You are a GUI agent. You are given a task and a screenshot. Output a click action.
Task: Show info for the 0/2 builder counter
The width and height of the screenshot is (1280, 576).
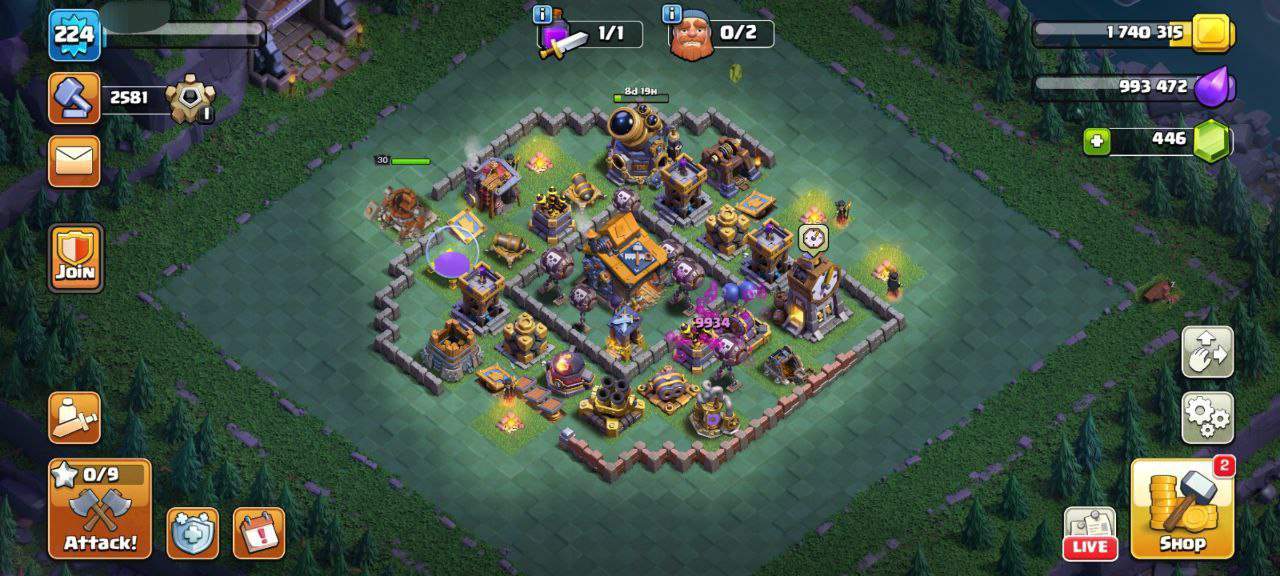tap(672, 15)
